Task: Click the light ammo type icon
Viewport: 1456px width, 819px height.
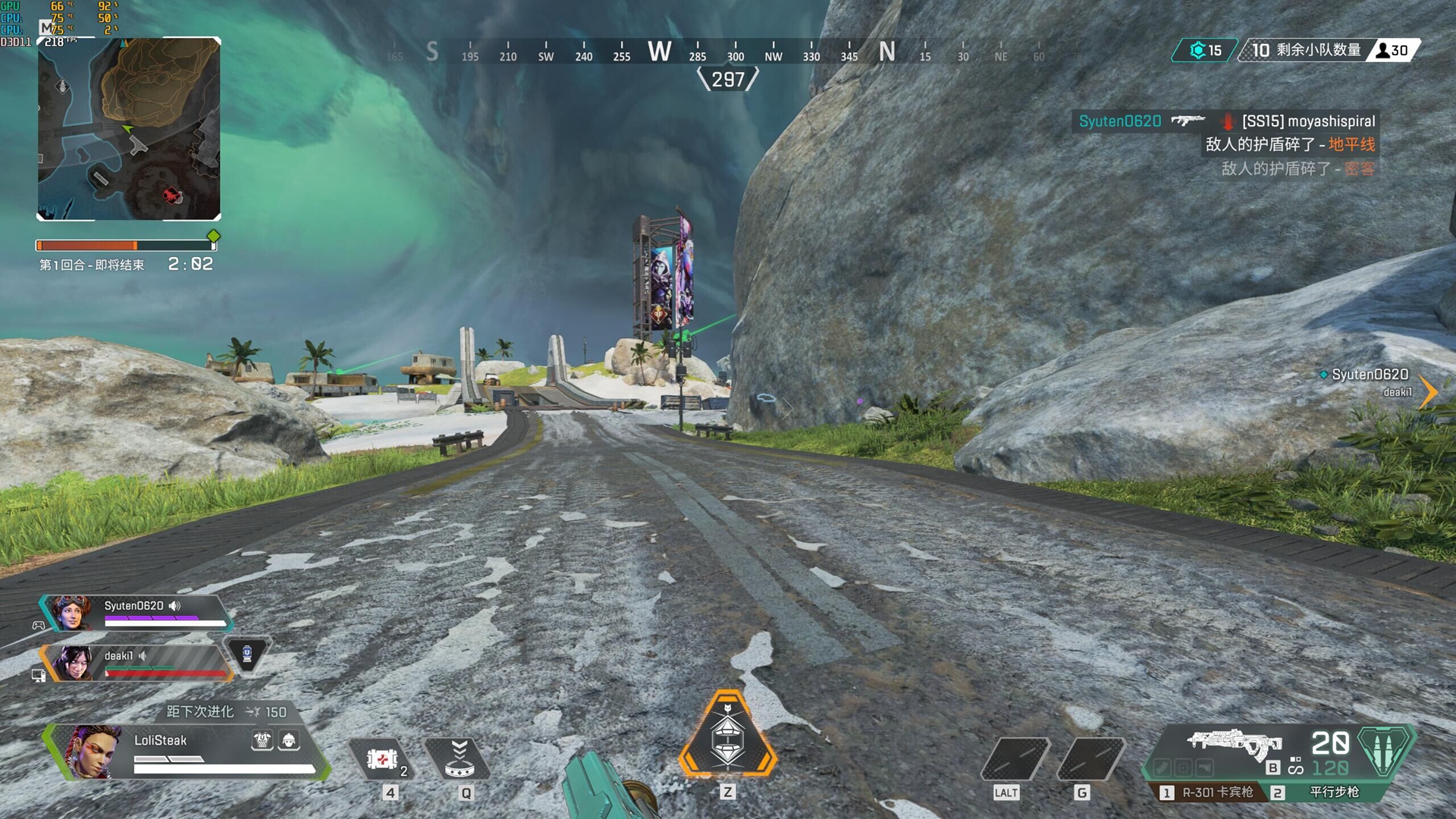Action: coord(1384,750)
